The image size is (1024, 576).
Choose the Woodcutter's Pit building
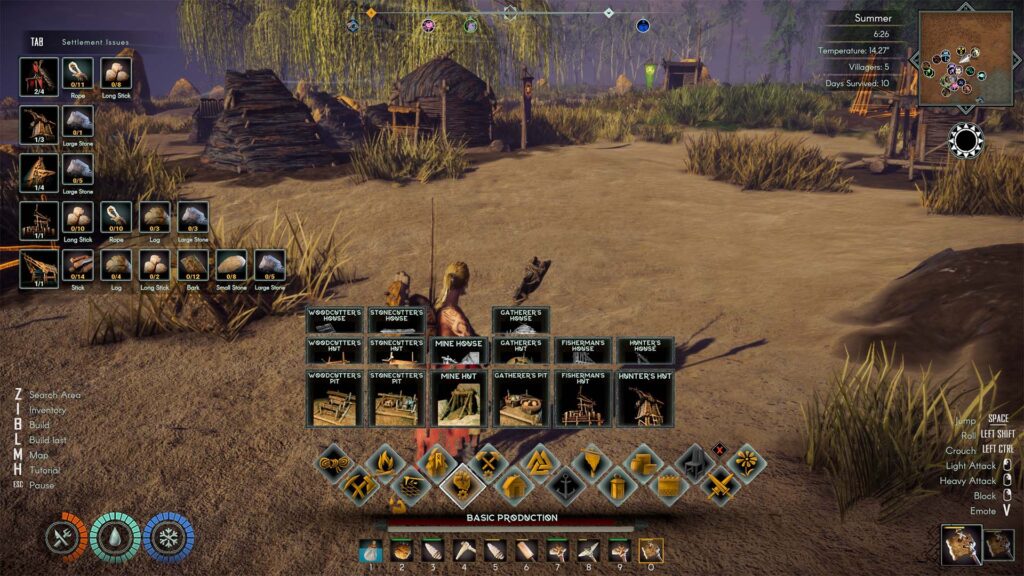pos(336,398)
